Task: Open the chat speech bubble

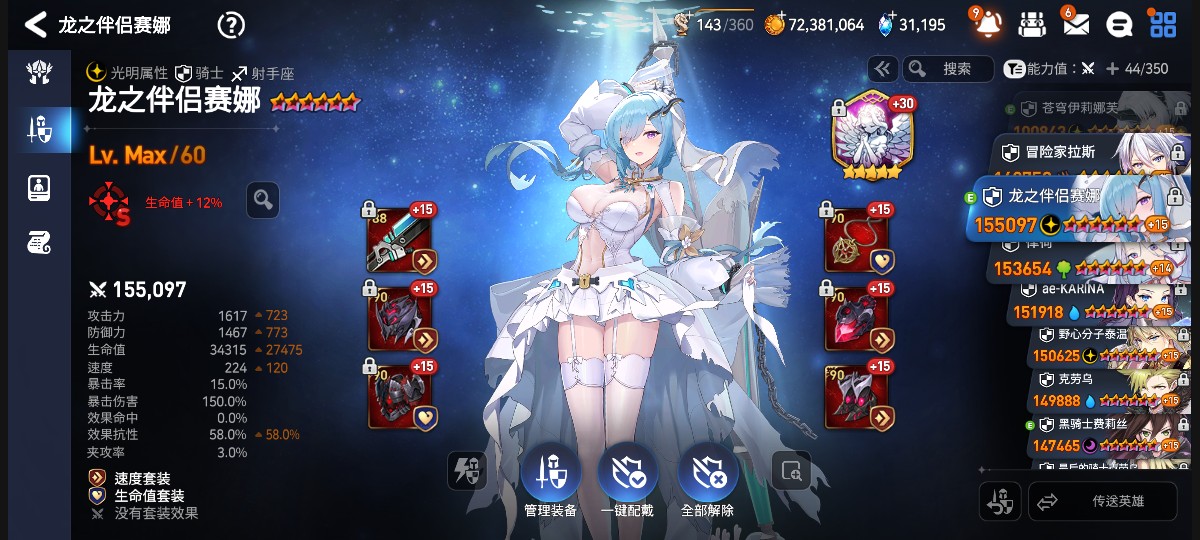Action: (1121, 25)
